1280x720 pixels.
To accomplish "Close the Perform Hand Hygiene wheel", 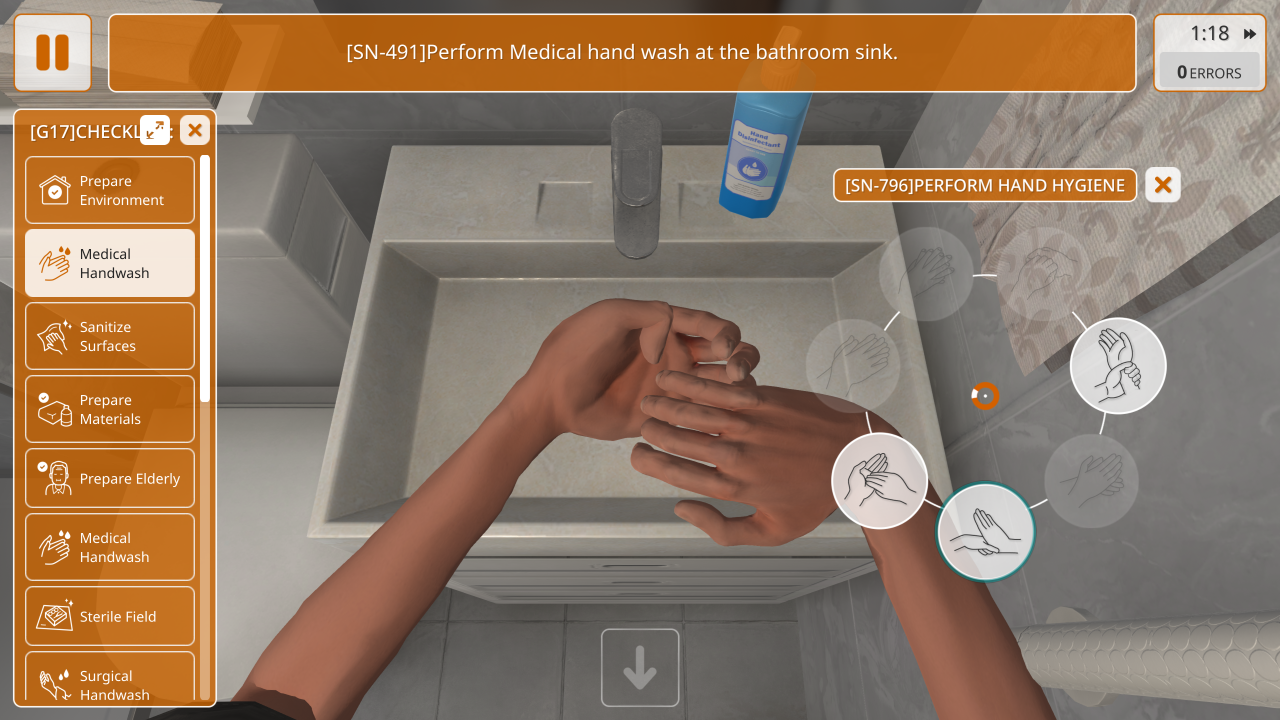I will coord(1162,185).
